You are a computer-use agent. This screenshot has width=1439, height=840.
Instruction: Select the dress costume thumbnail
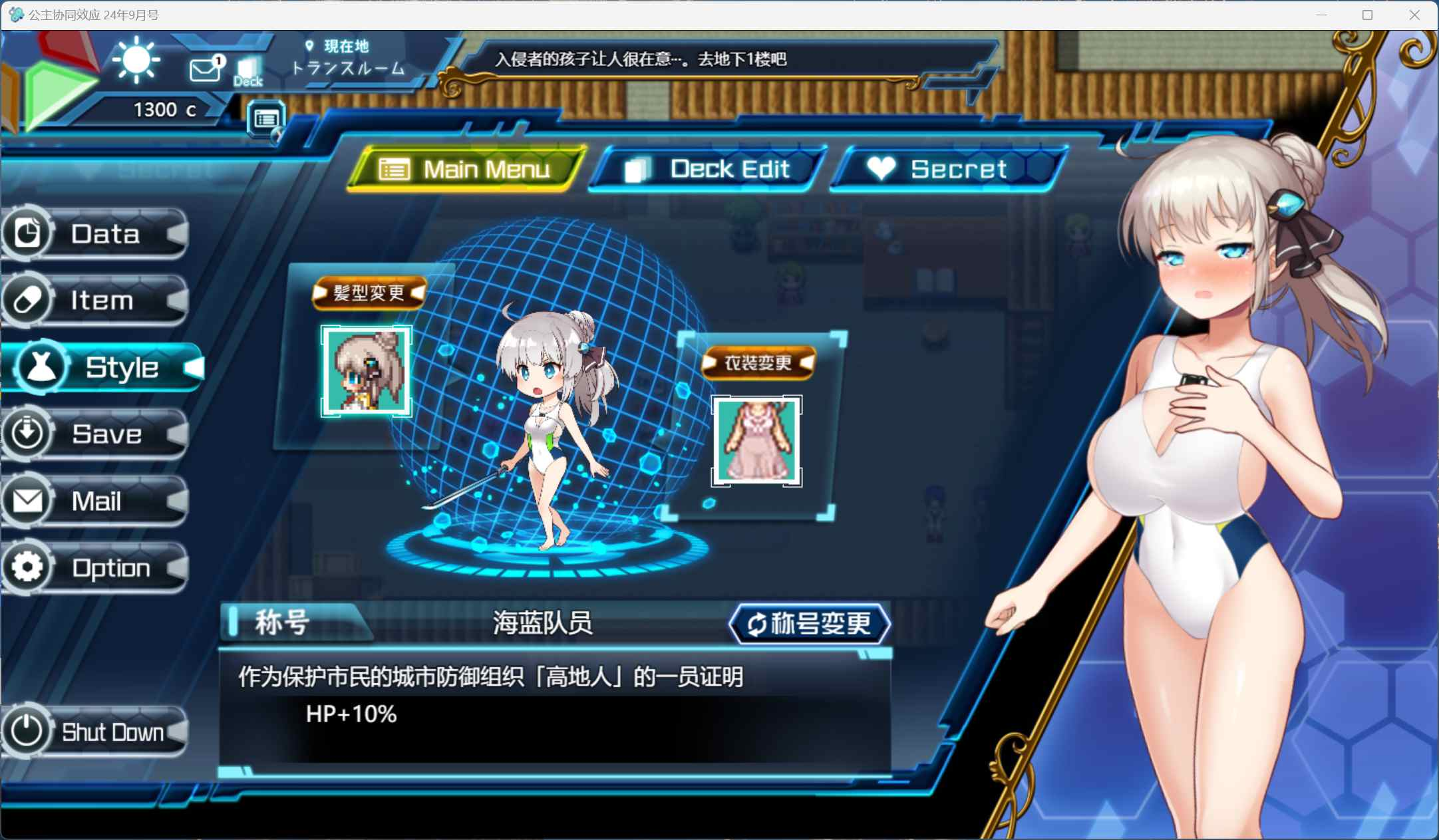tap(756, 441)
